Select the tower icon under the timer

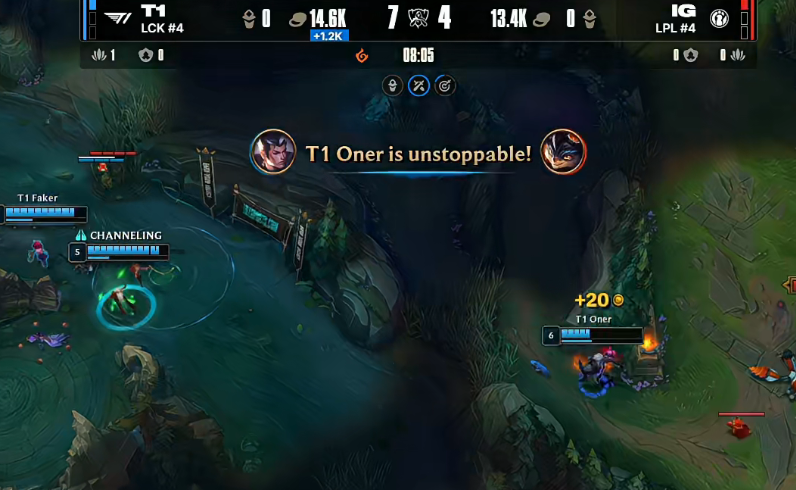393,86
